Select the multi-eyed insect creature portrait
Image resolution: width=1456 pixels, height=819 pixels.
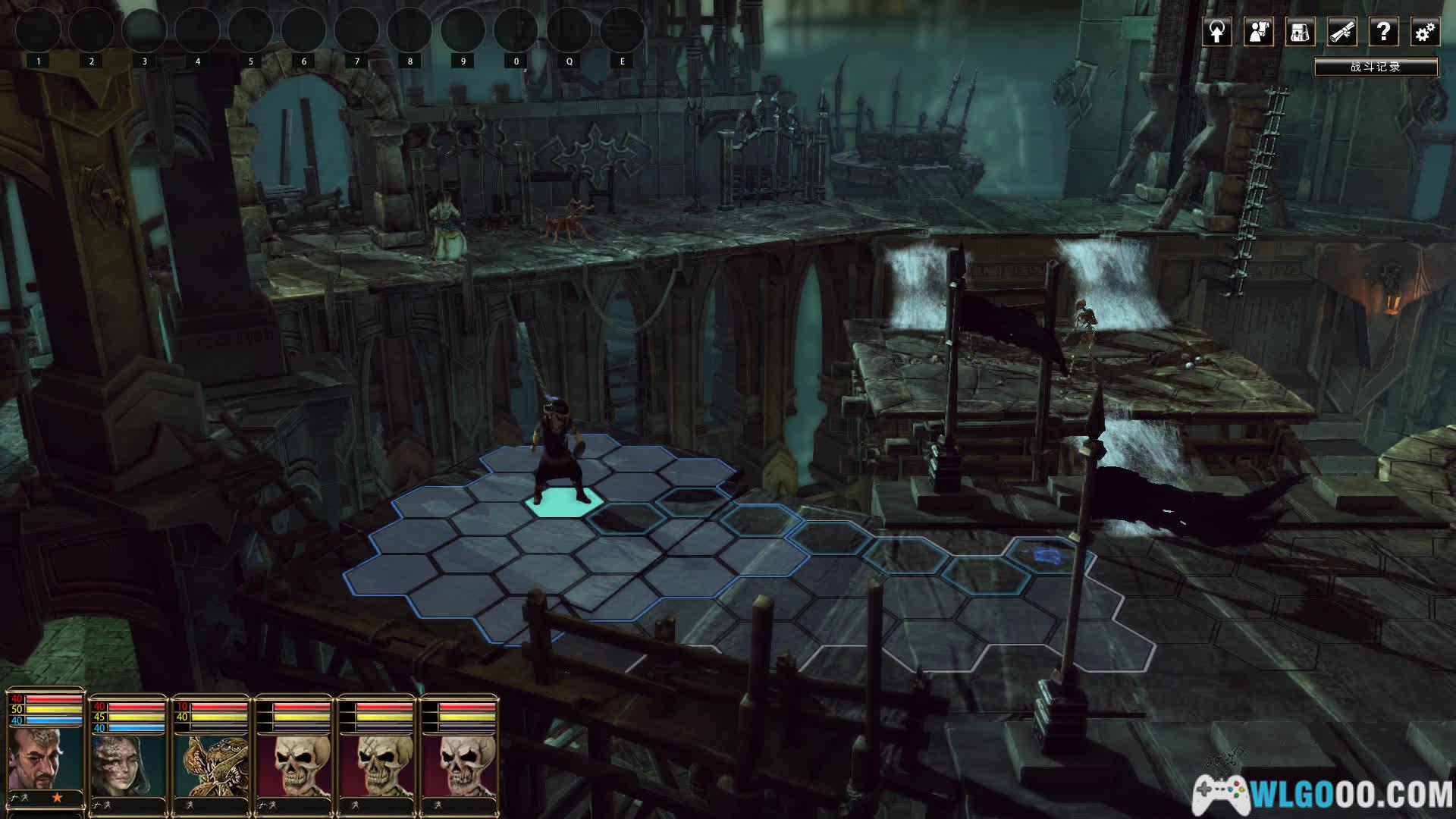coord(211,762)
